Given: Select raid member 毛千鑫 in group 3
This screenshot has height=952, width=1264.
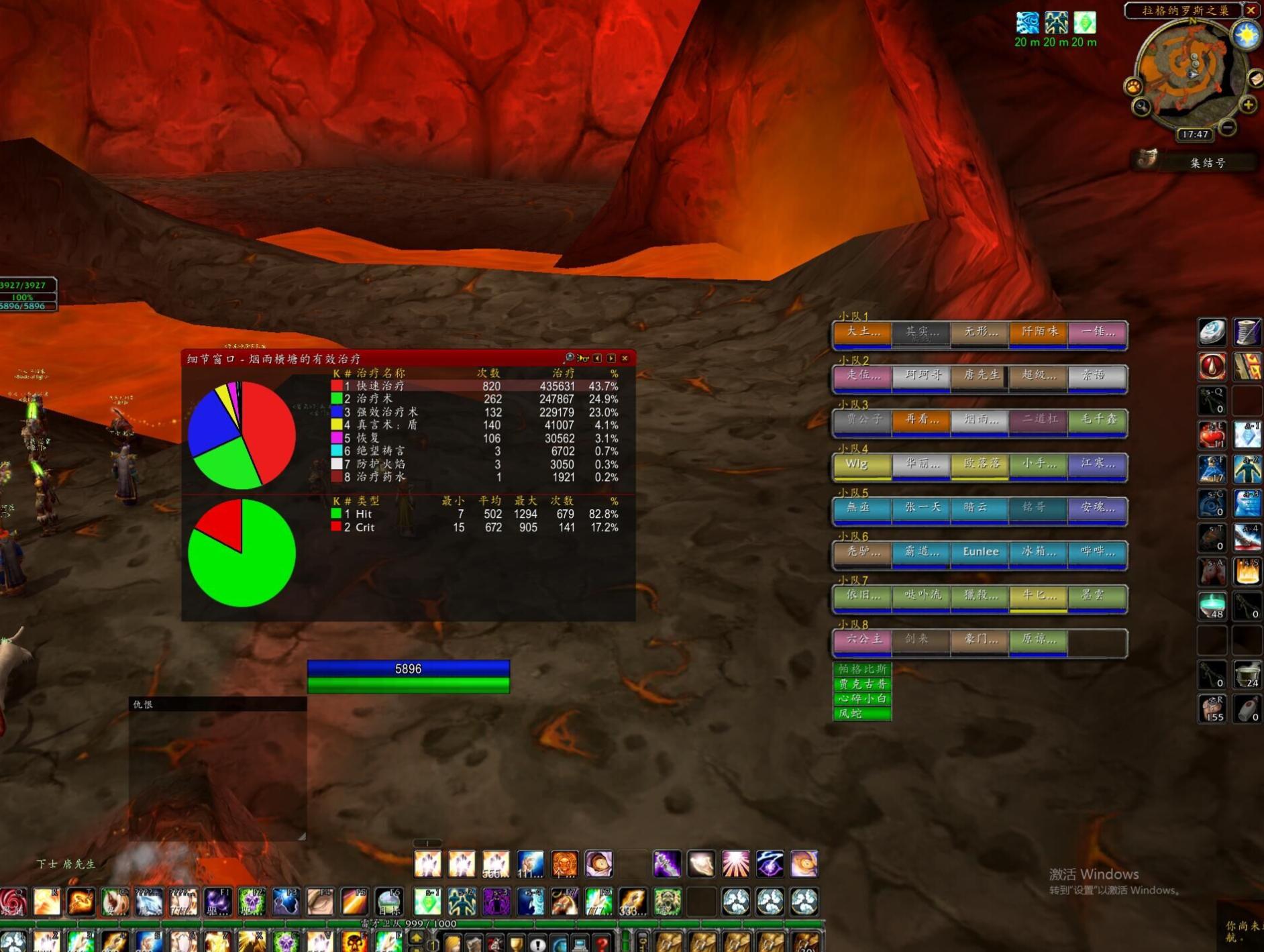Looking at the screenshot, I should tap(1098, 421).
